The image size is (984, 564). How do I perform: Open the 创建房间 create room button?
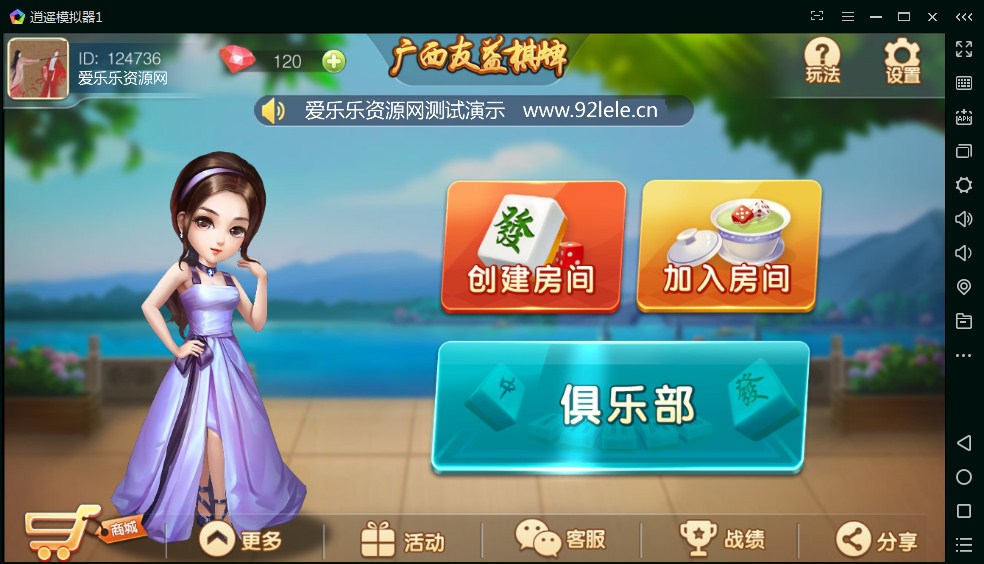click(533, 246)
